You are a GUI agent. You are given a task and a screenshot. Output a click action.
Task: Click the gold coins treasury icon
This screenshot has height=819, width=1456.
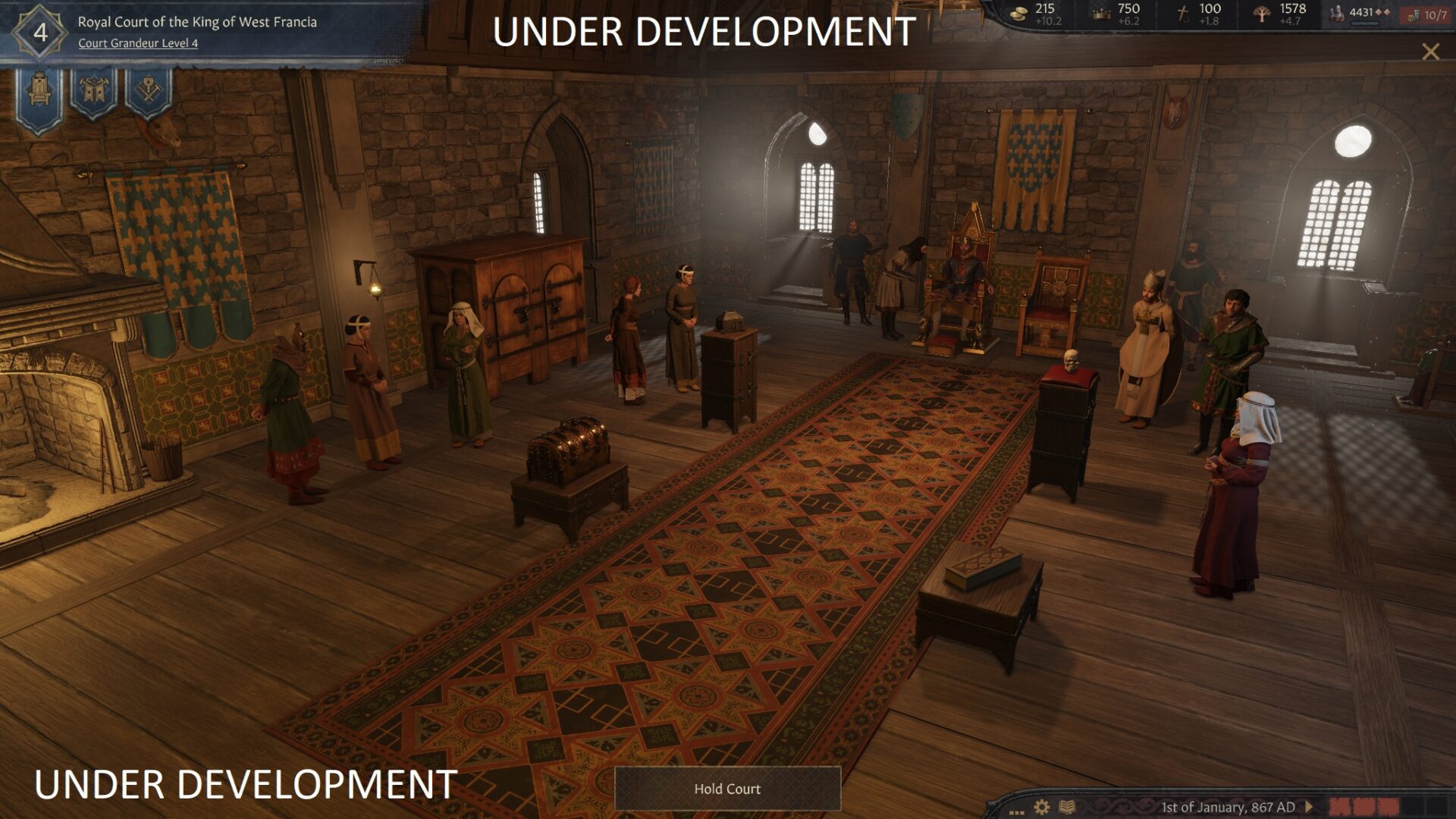[1020, 13]
